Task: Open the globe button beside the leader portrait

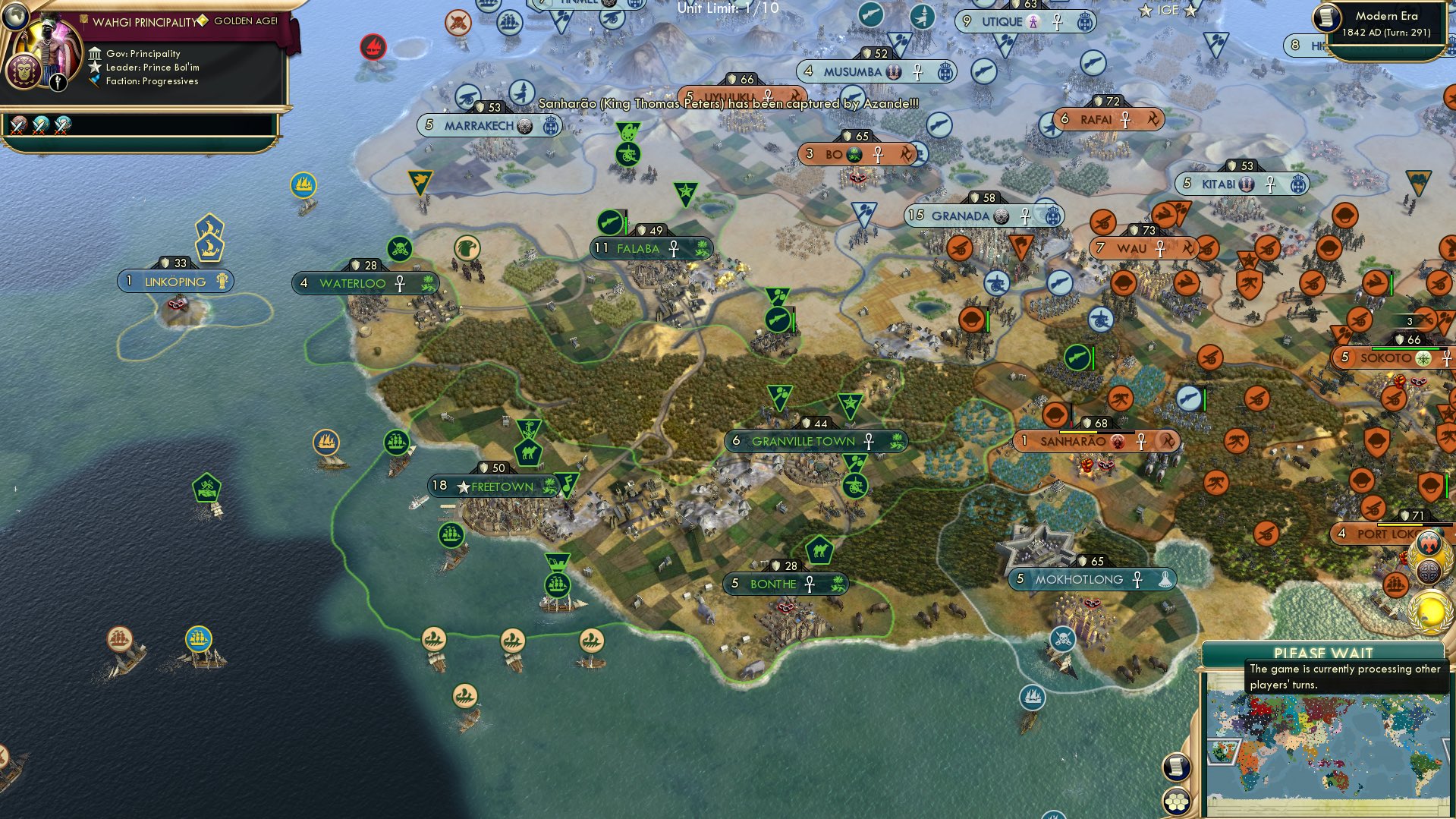Action: 15,17
